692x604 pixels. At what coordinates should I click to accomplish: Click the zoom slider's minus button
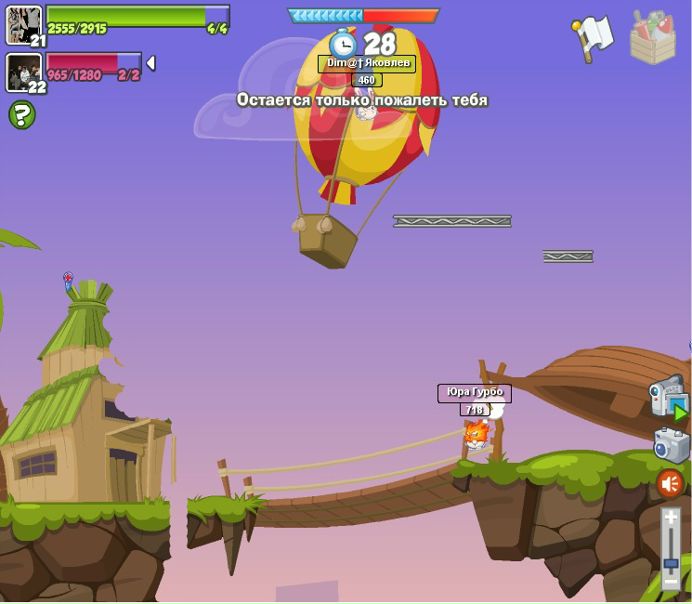[671, 582]
